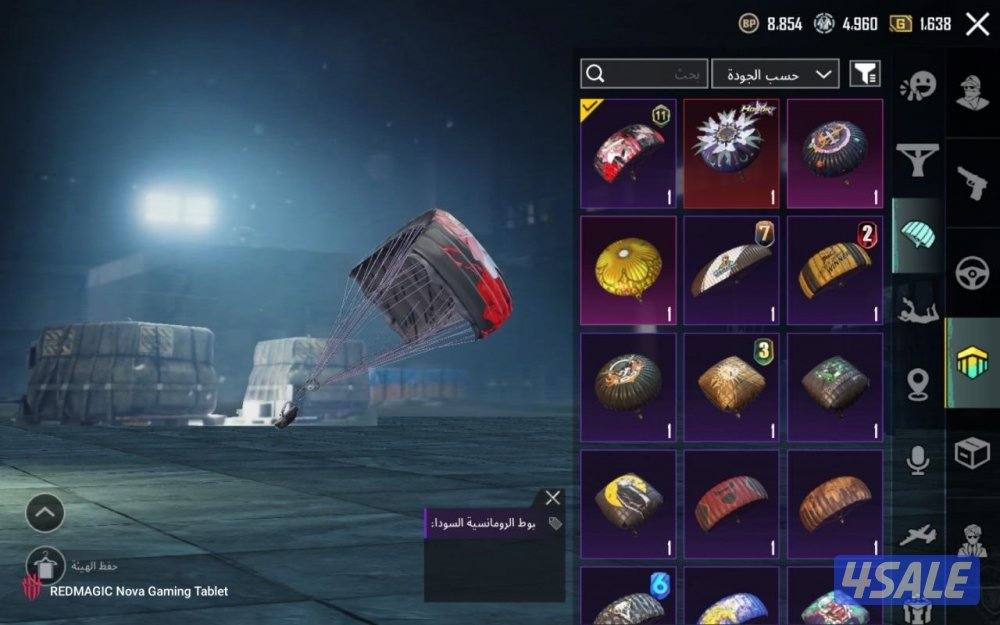The image size is (1000, 625).
Task: Open the sort-by-quality dropdown
Action: [775, 74]
